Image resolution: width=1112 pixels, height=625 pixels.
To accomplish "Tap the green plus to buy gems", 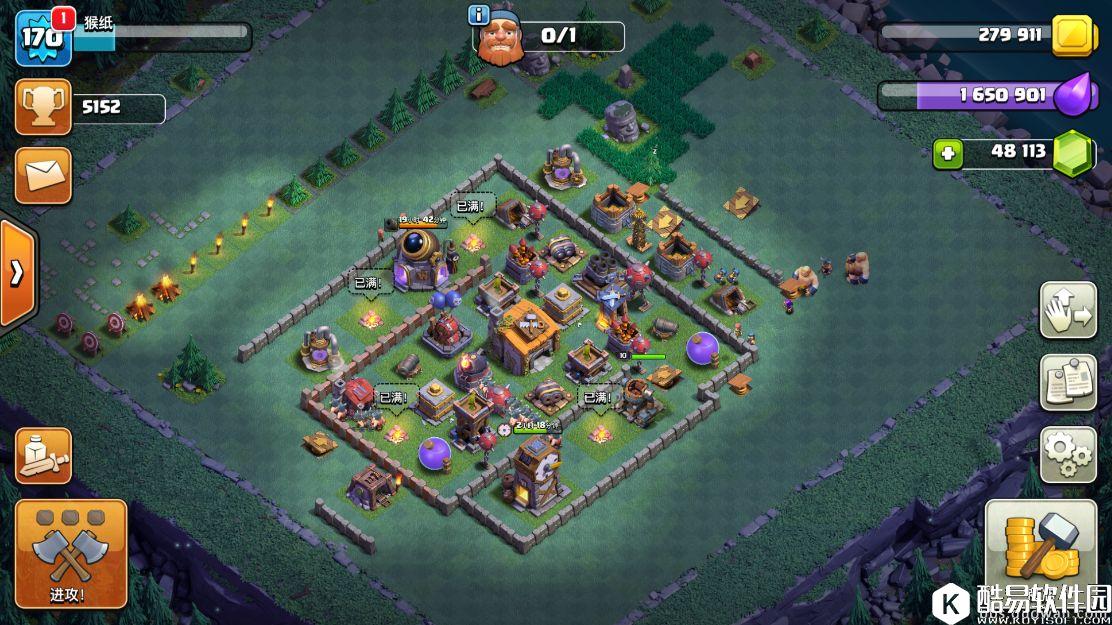I will pos(947,154).
